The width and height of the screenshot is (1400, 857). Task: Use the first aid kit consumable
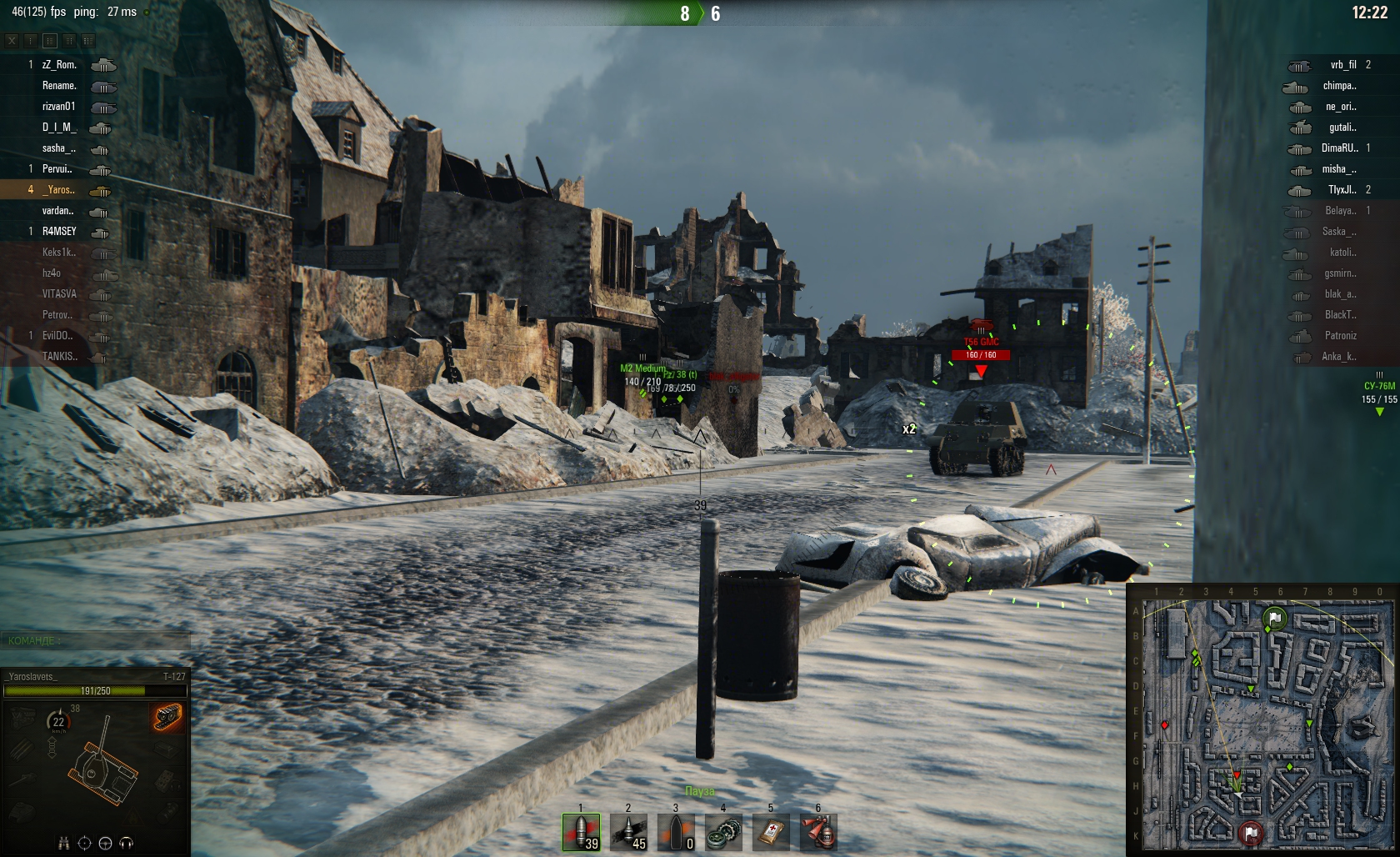tap(771, 832)
